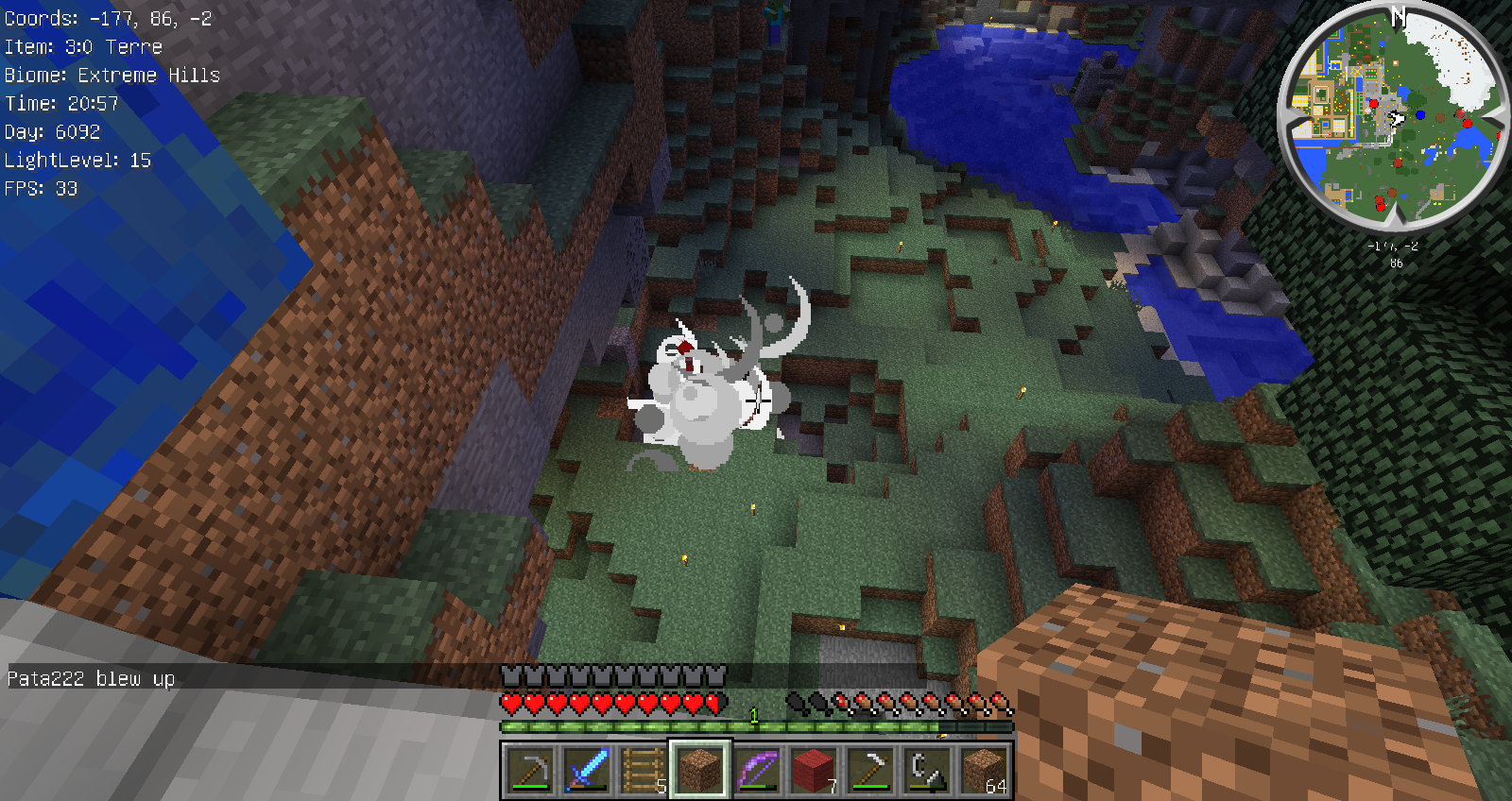
Task: Click the circular minimap
Action: [x=1391, y=116]
